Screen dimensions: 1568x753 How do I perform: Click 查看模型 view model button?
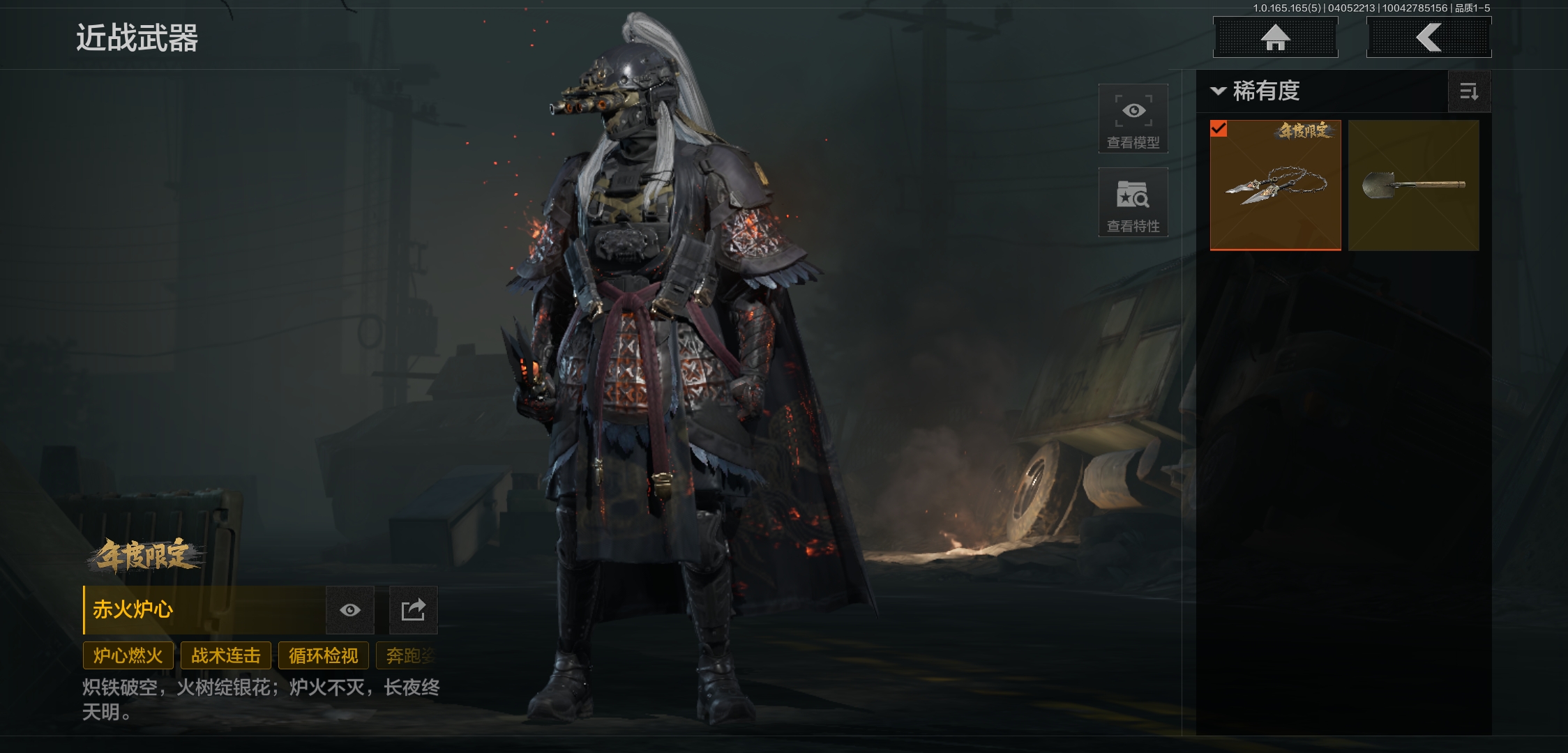[x=1133, y=119]
